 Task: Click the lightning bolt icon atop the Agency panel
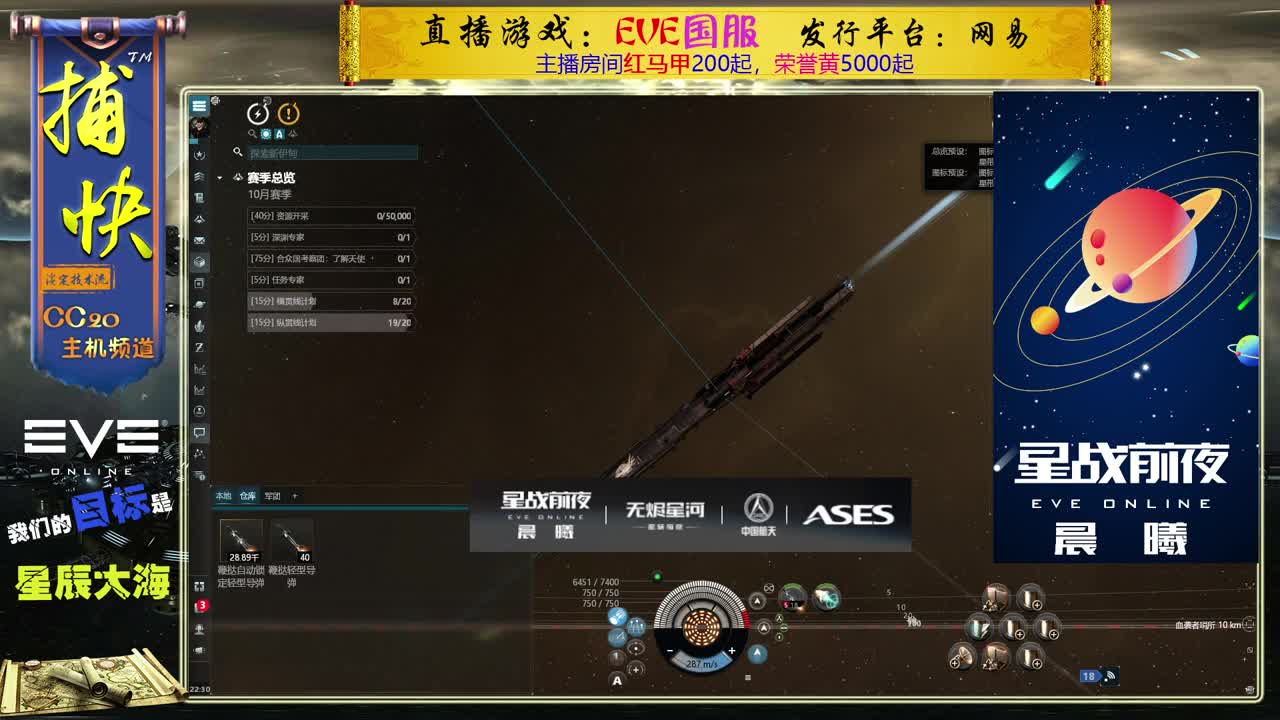point(258,114)
